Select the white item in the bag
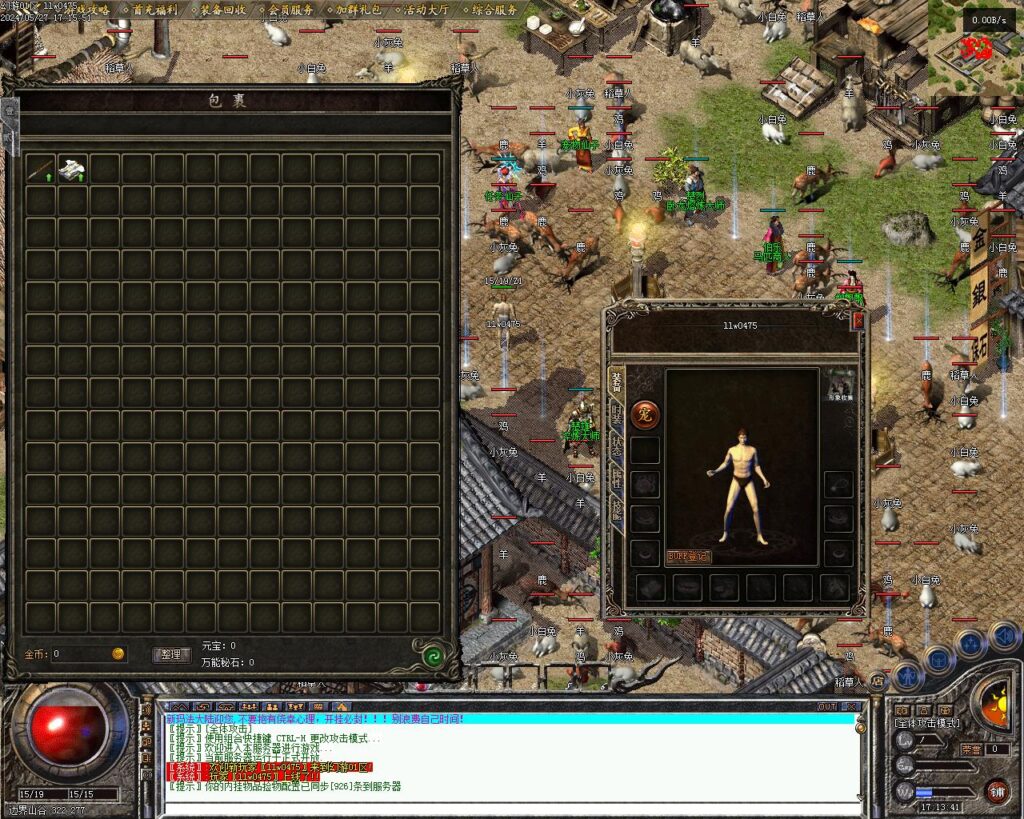Screen dimensions: 1024x819 coord(72,169)
